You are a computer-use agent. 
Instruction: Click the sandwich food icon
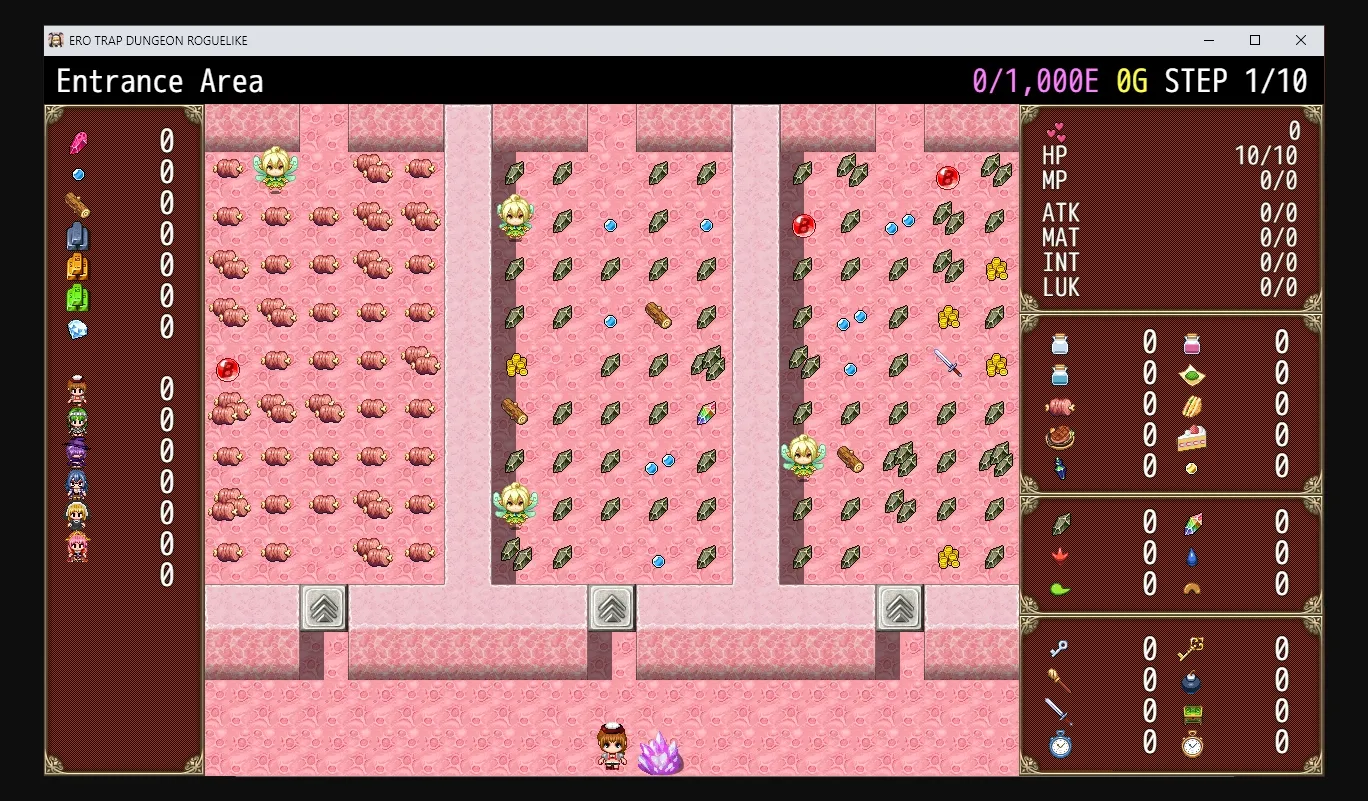point(1192,407)
